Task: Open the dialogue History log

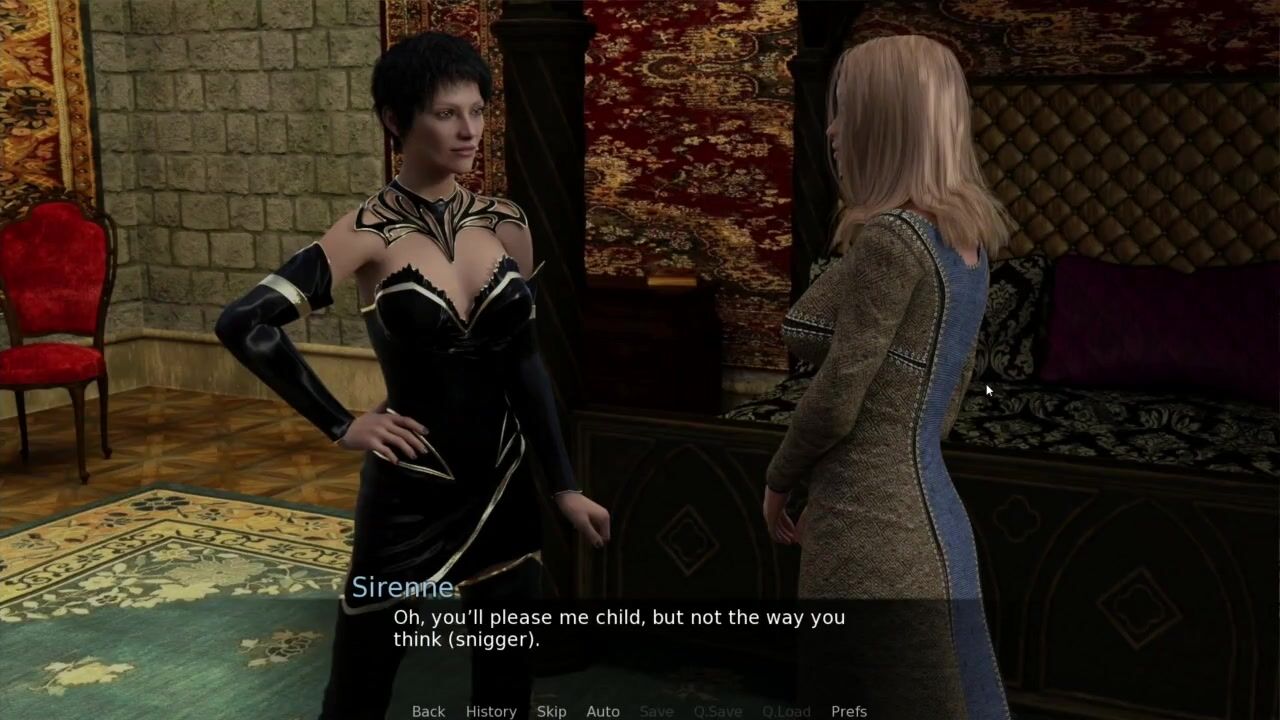Action: (x=491, y=711)
